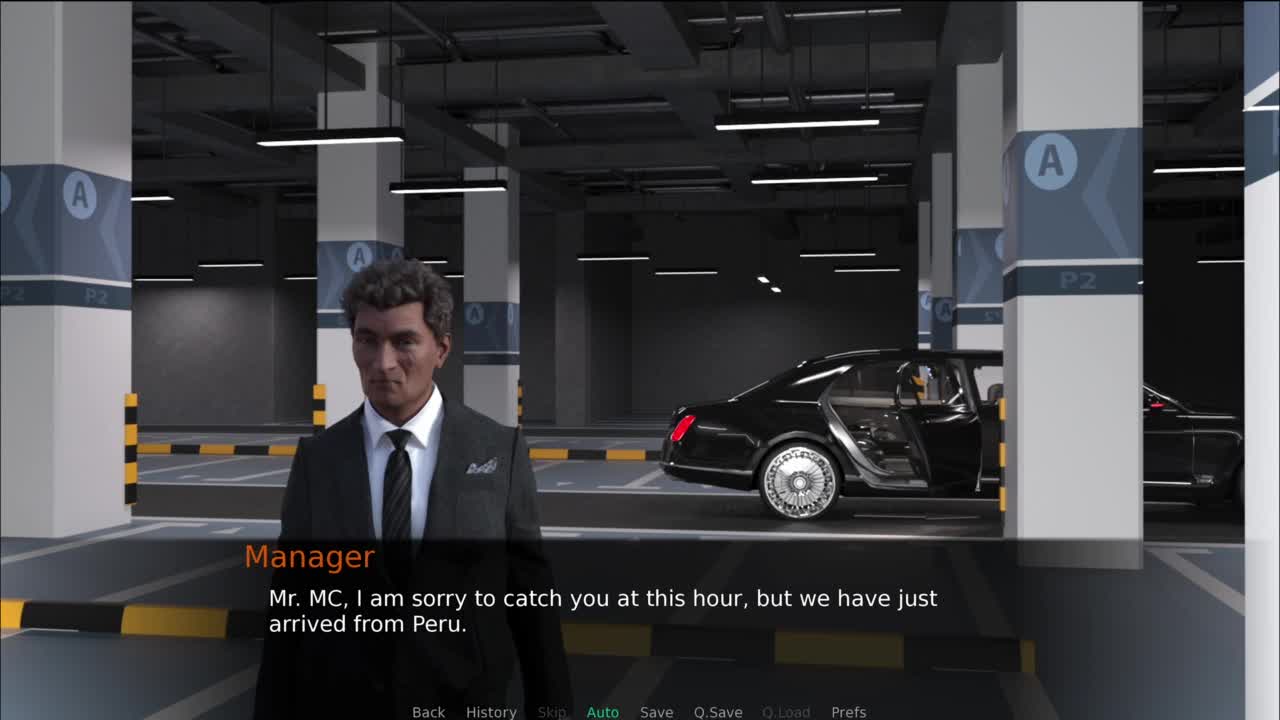Quick save with Q.Save
The image size is (1280, 720).
click(718, 711)
